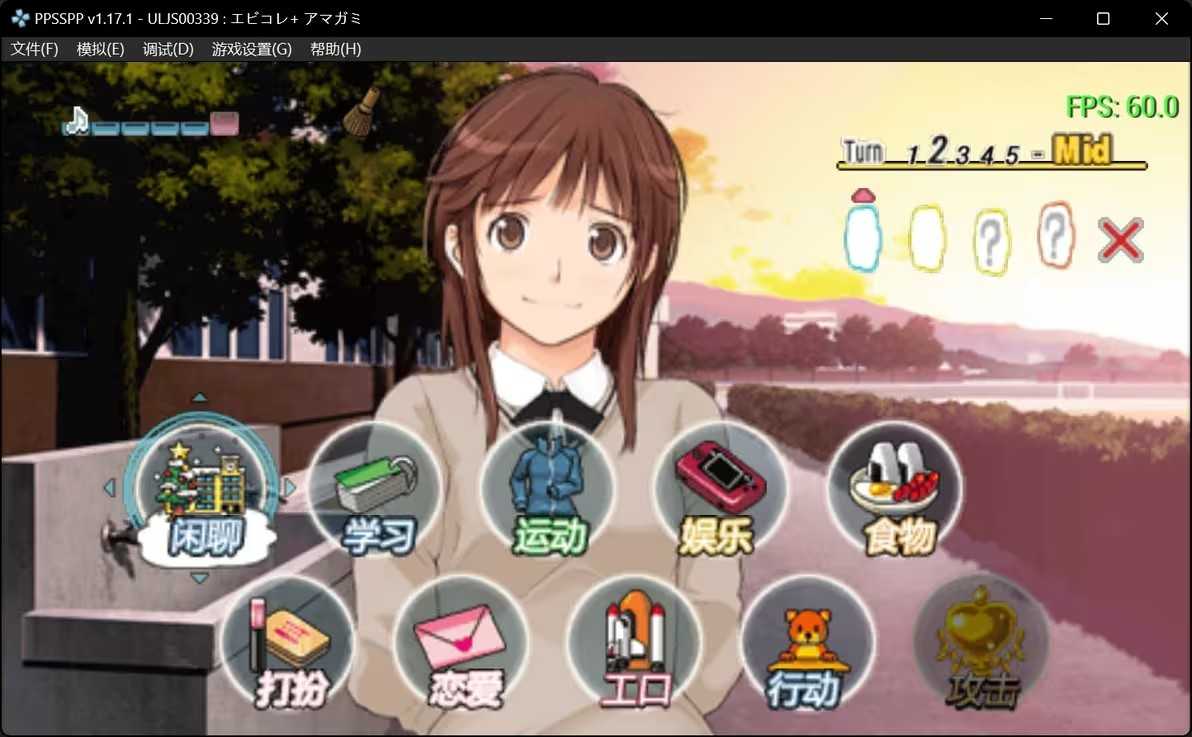The width and height of the screenshot is (1192, 737).
Task: Open the 游戏设置(G) menu
Action: pyautogui.click(x=252, y=49)
